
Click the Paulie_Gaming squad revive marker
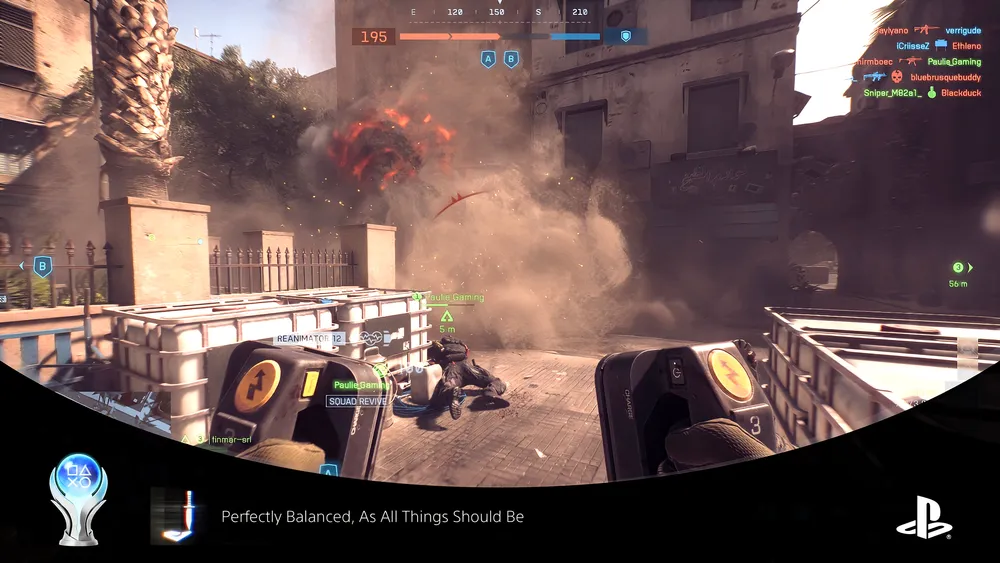(381, 370)
